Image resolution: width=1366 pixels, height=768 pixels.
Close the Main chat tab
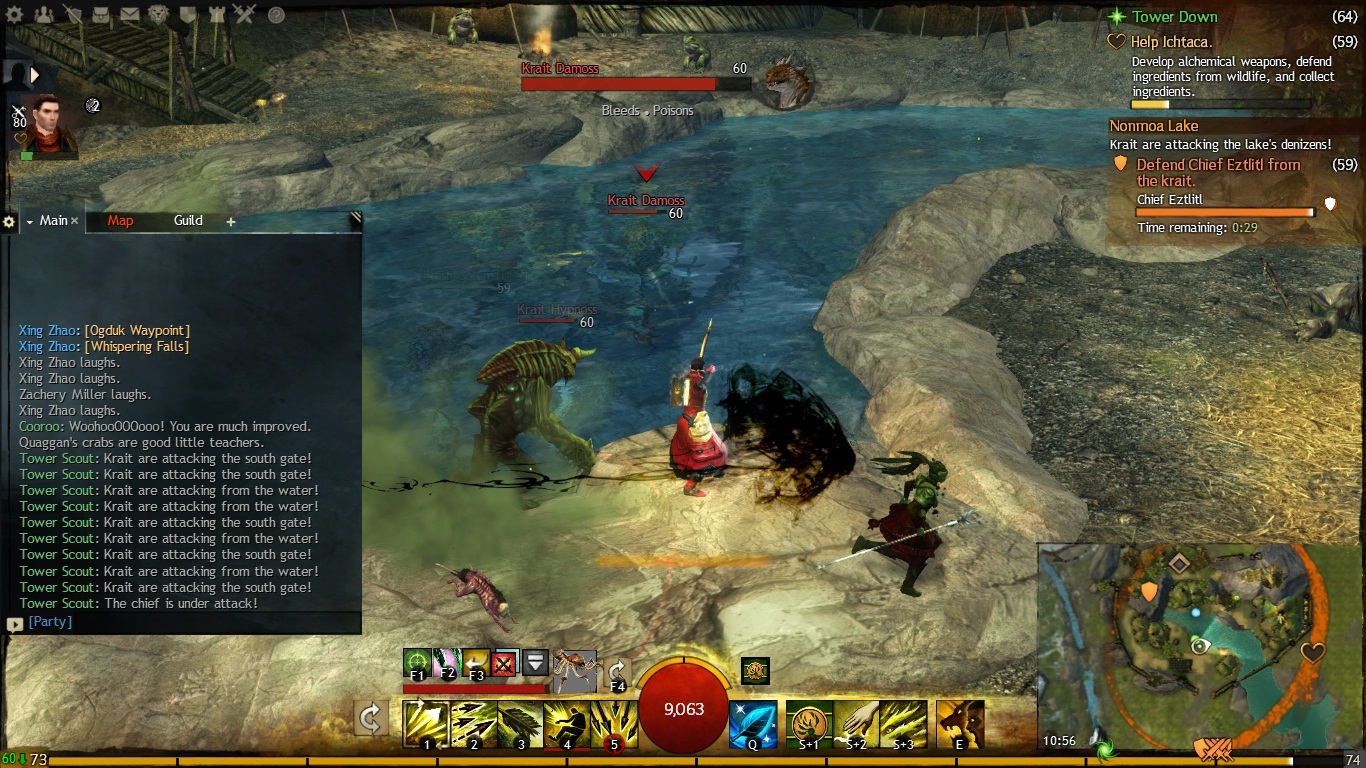pyautogui.click(x=75, y=221)
